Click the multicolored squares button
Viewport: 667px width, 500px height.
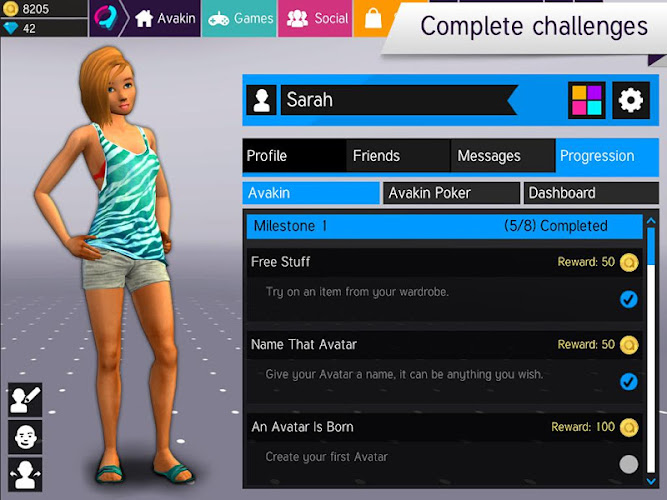(586, 100)
